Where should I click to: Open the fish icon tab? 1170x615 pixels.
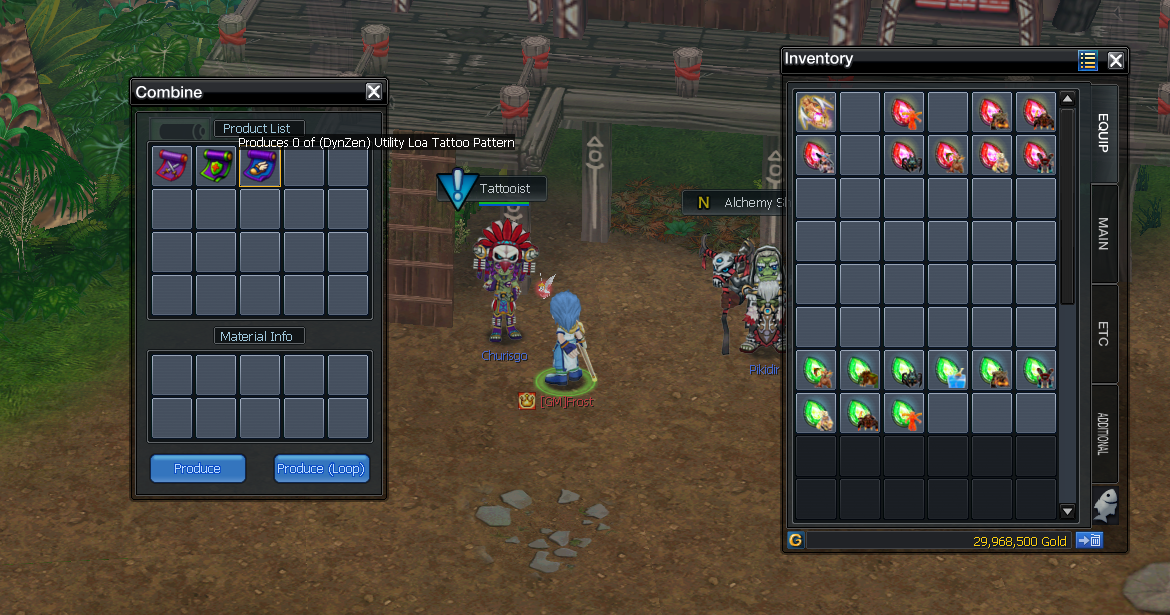[x=1104, y=504]
